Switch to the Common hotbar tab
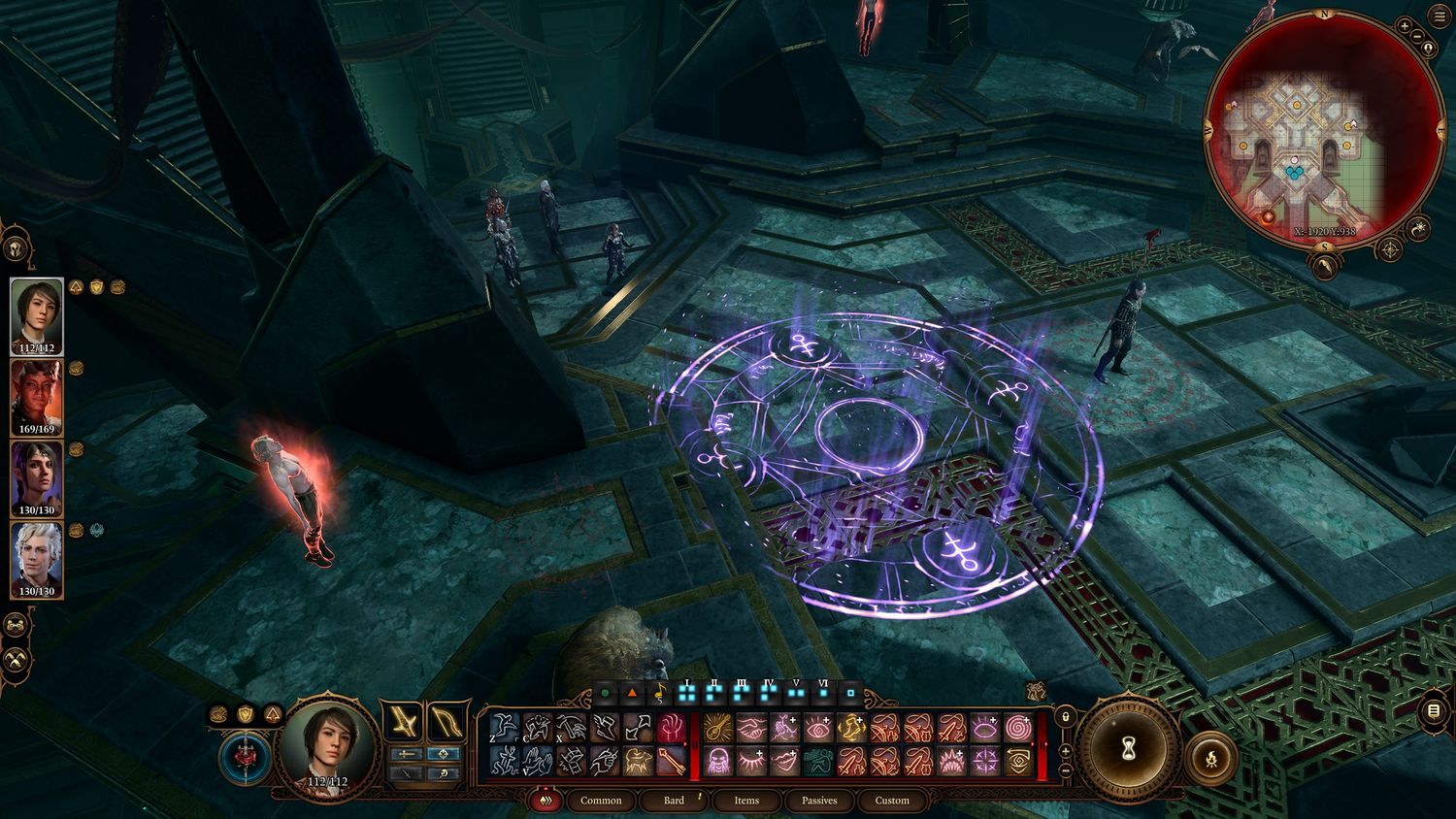The height and width of the screenshot is (819, 1456). [x=601, y=801]
